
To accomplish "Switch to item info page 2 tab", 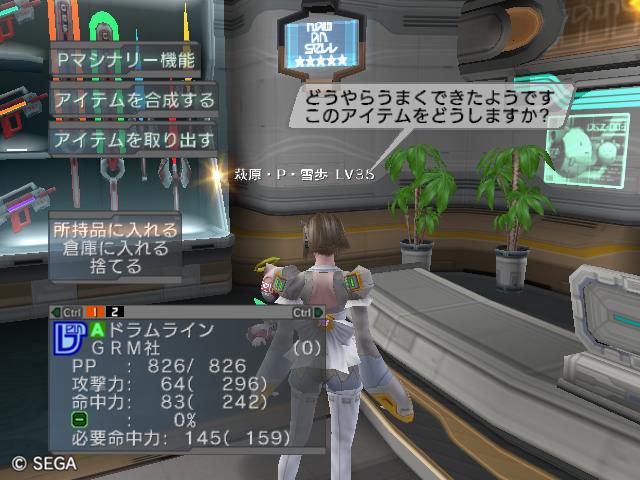I will (116, 312).
